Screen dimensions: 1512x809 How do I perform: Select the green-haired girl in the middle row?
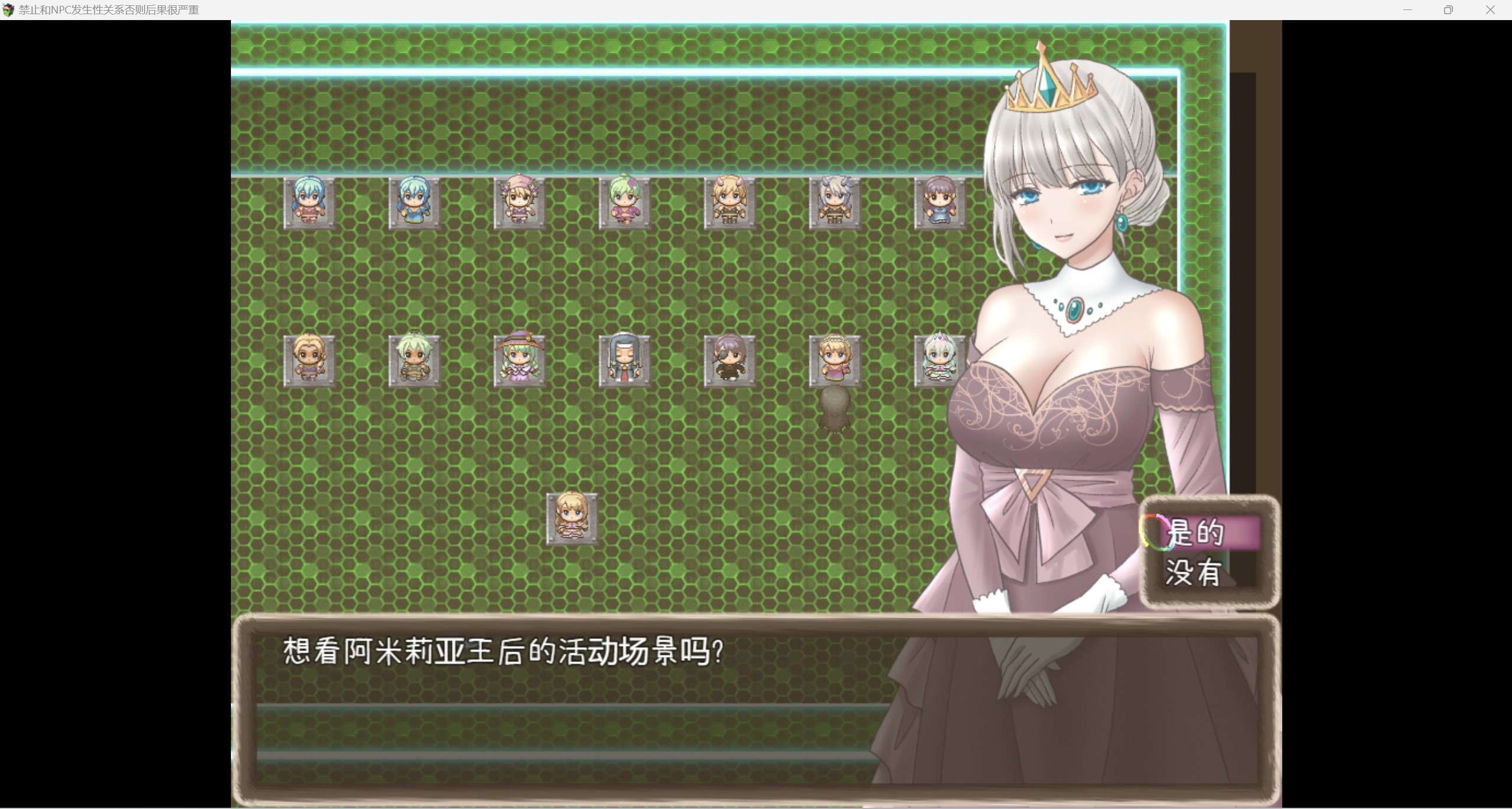coord(413,361)
